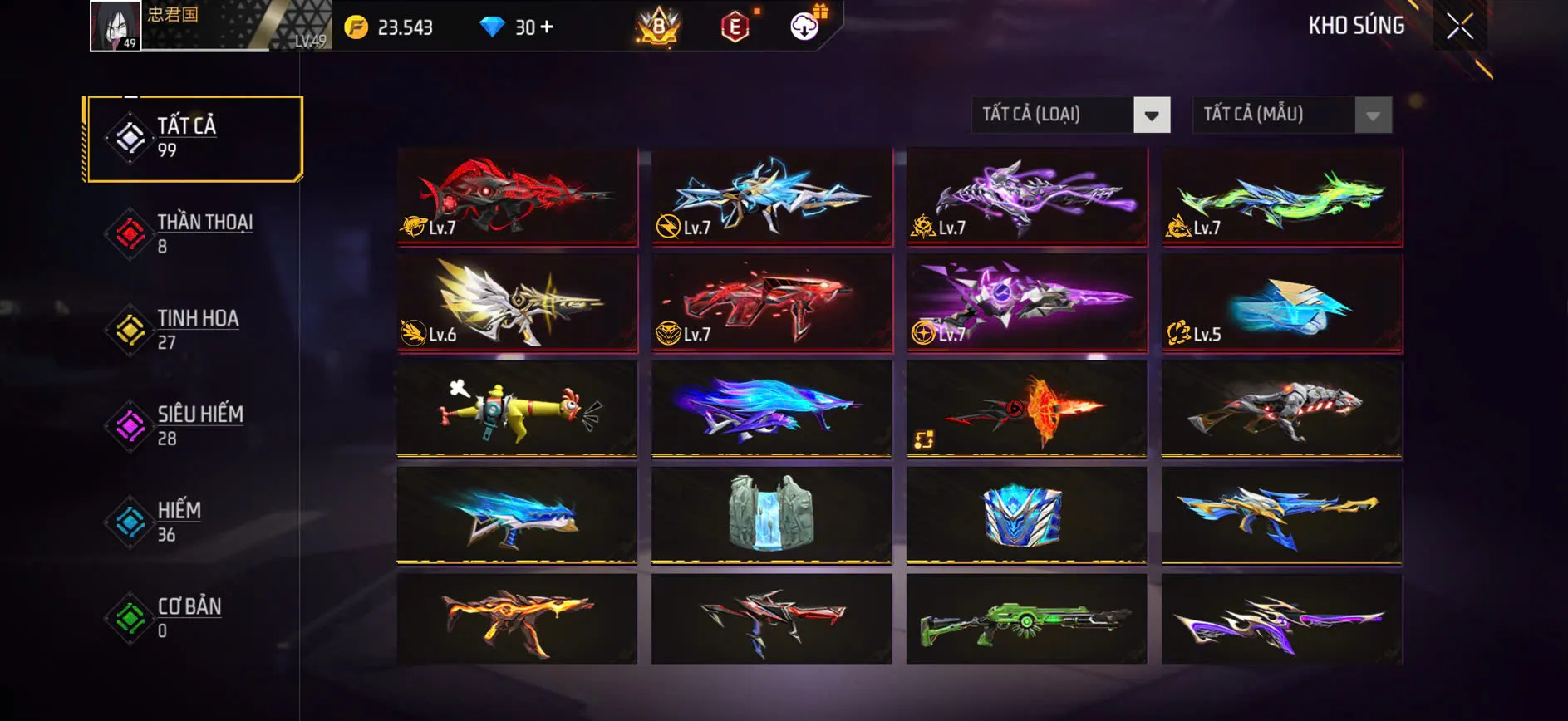Click the player avatar portrait
The image size is (1568, 721).
115,26
